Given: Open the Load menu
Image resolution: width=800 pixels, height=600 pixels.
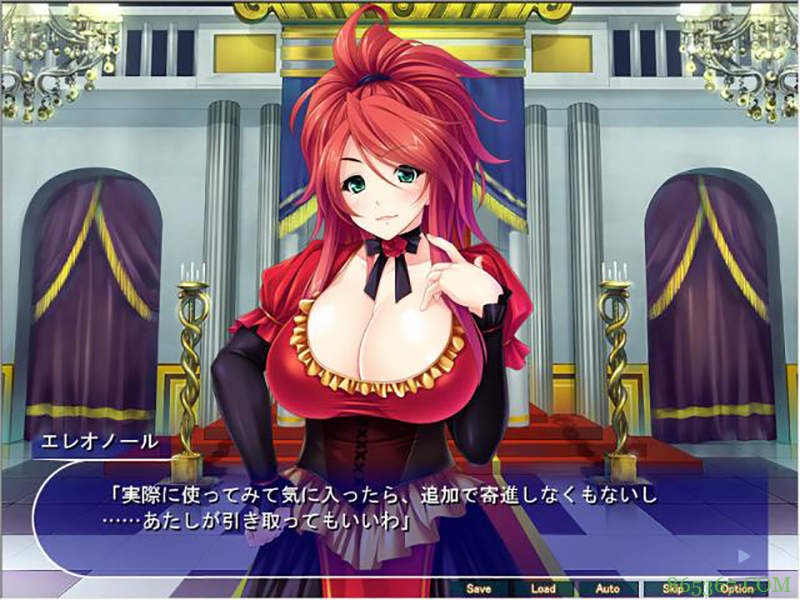Looking at the screenshot, I should coord(543,589).
